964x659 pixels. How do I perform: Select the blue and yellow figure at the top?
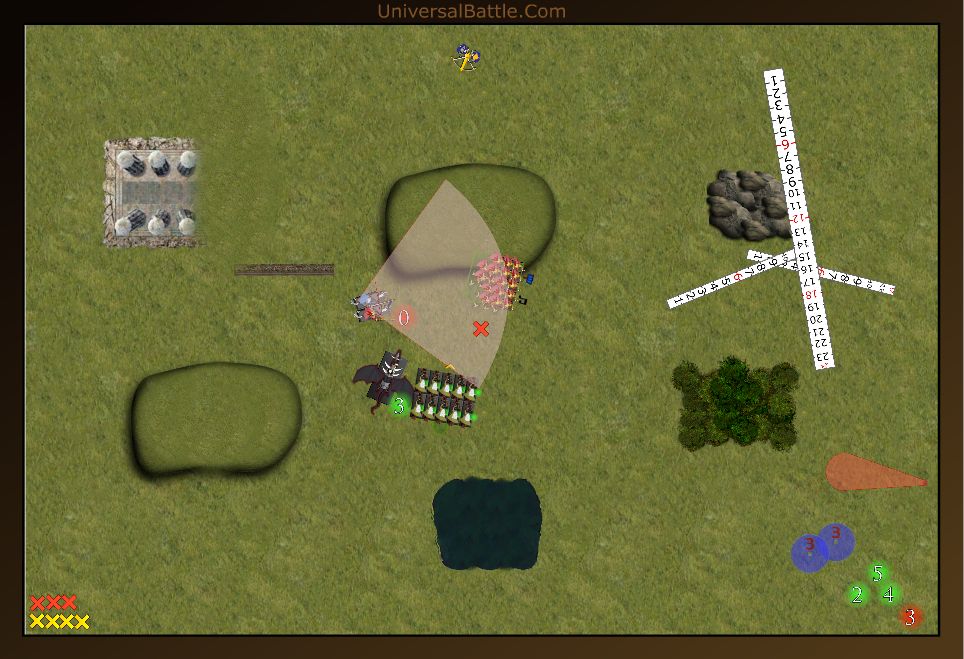(x=463, y=58)
